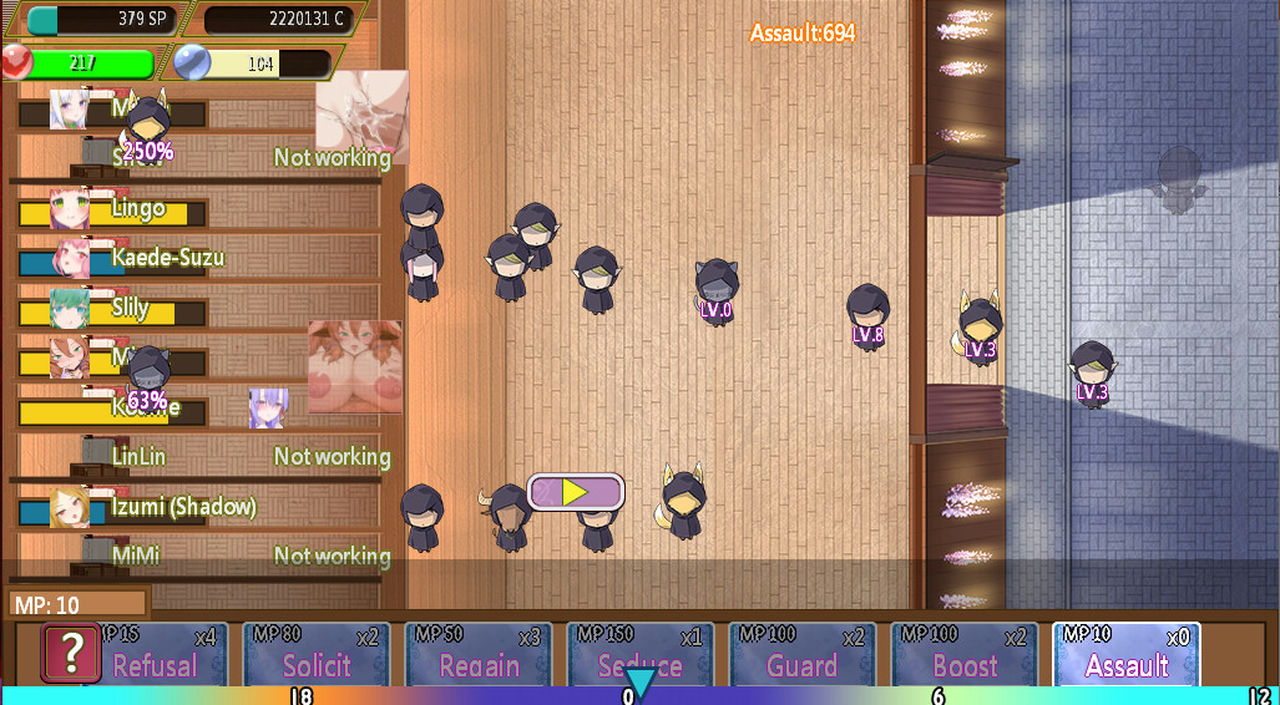Viewport: 1280px width, 705px height.
Task: Select the Assault skill card
Action: pyautogui.click(x=1126, y=654)
